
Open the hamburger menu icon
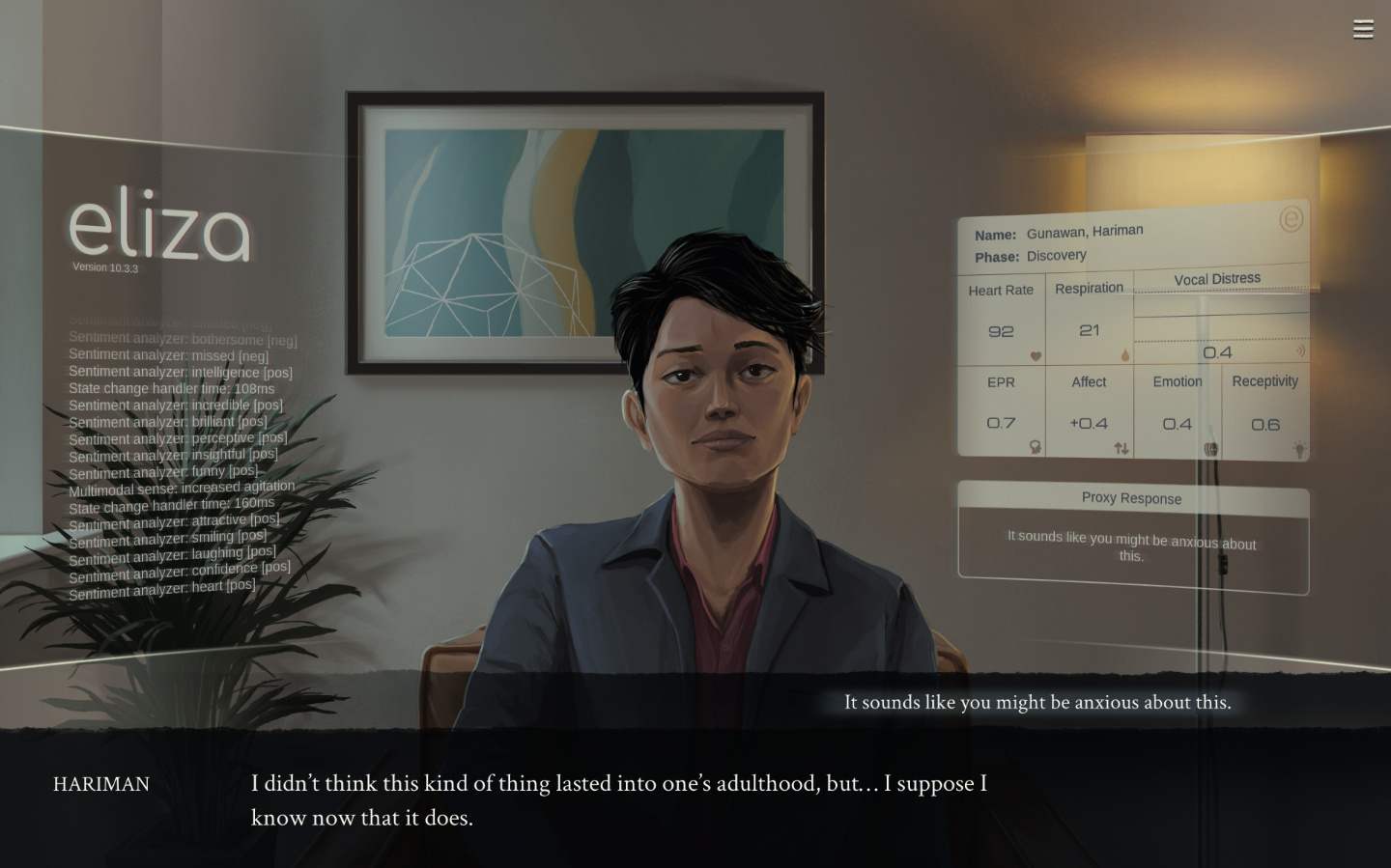point(1363,30)
